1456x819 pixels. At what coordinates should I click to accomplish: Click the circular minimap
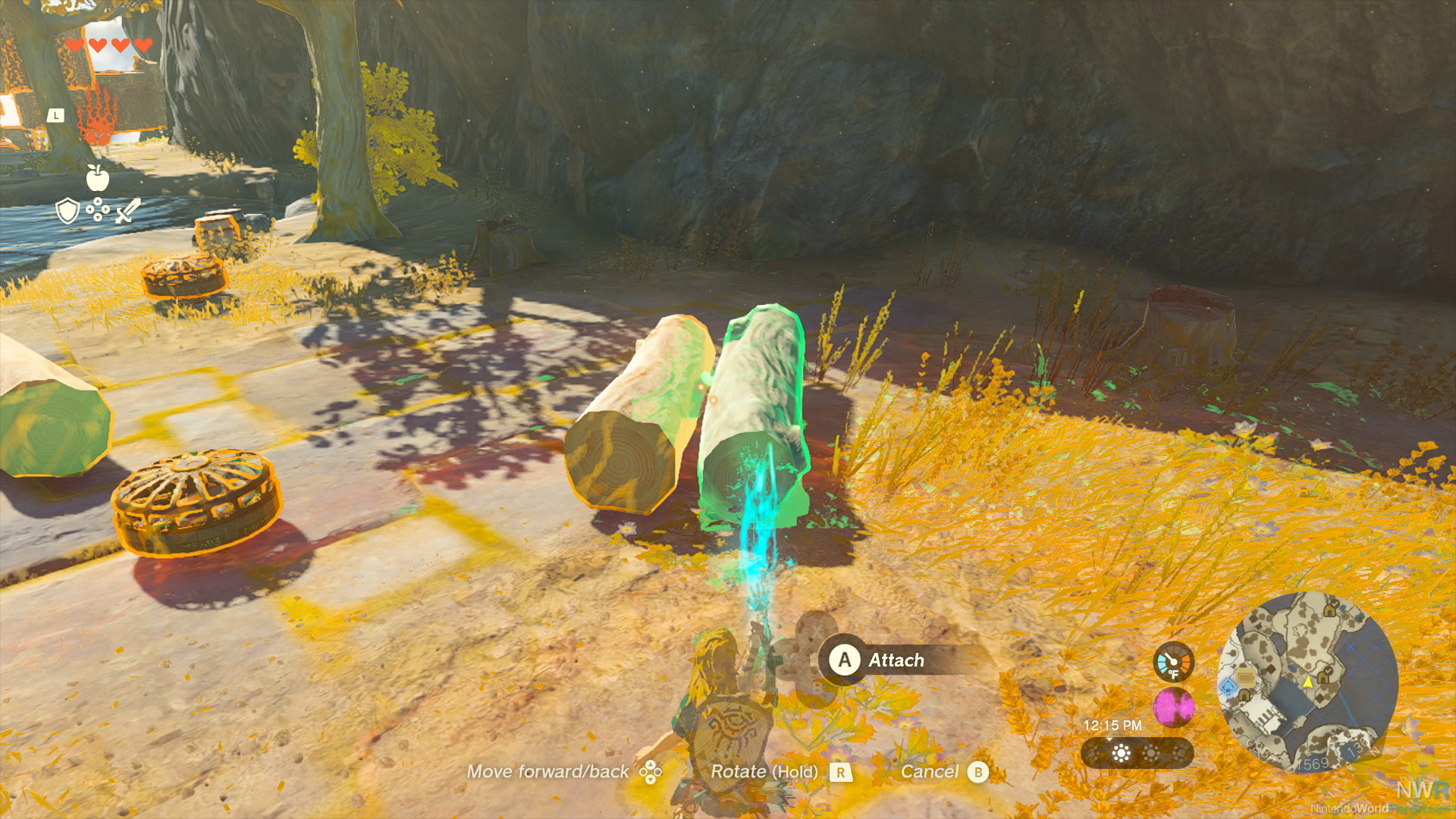1307,682
